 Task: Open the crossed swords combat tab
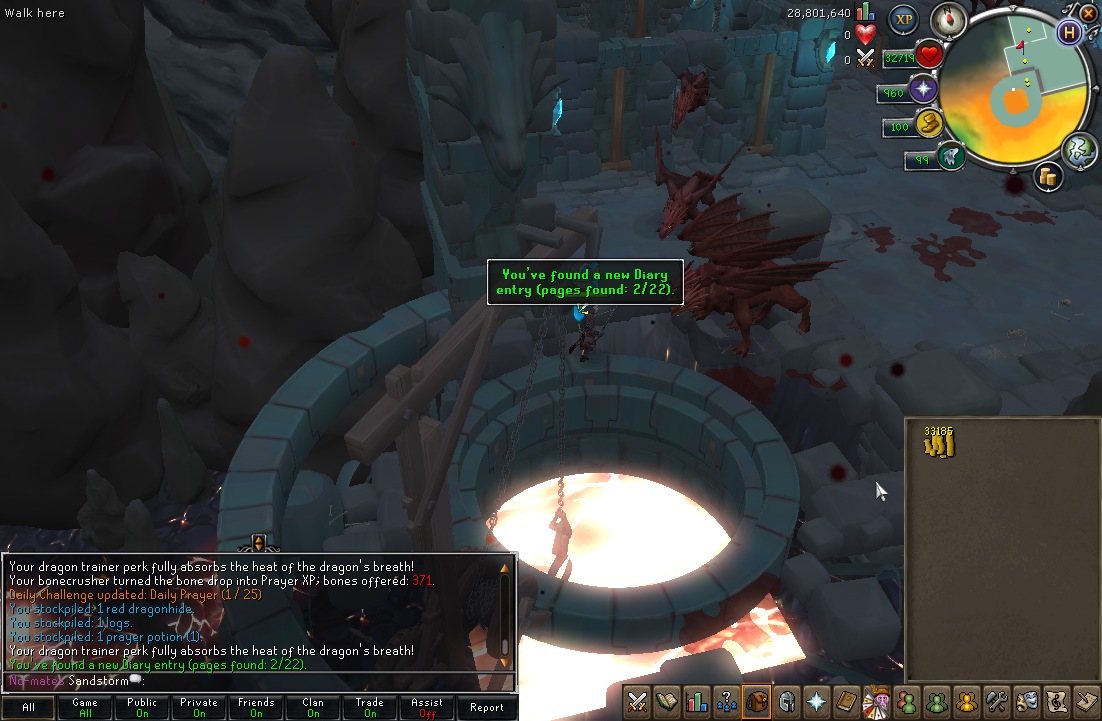coord(636,701)
